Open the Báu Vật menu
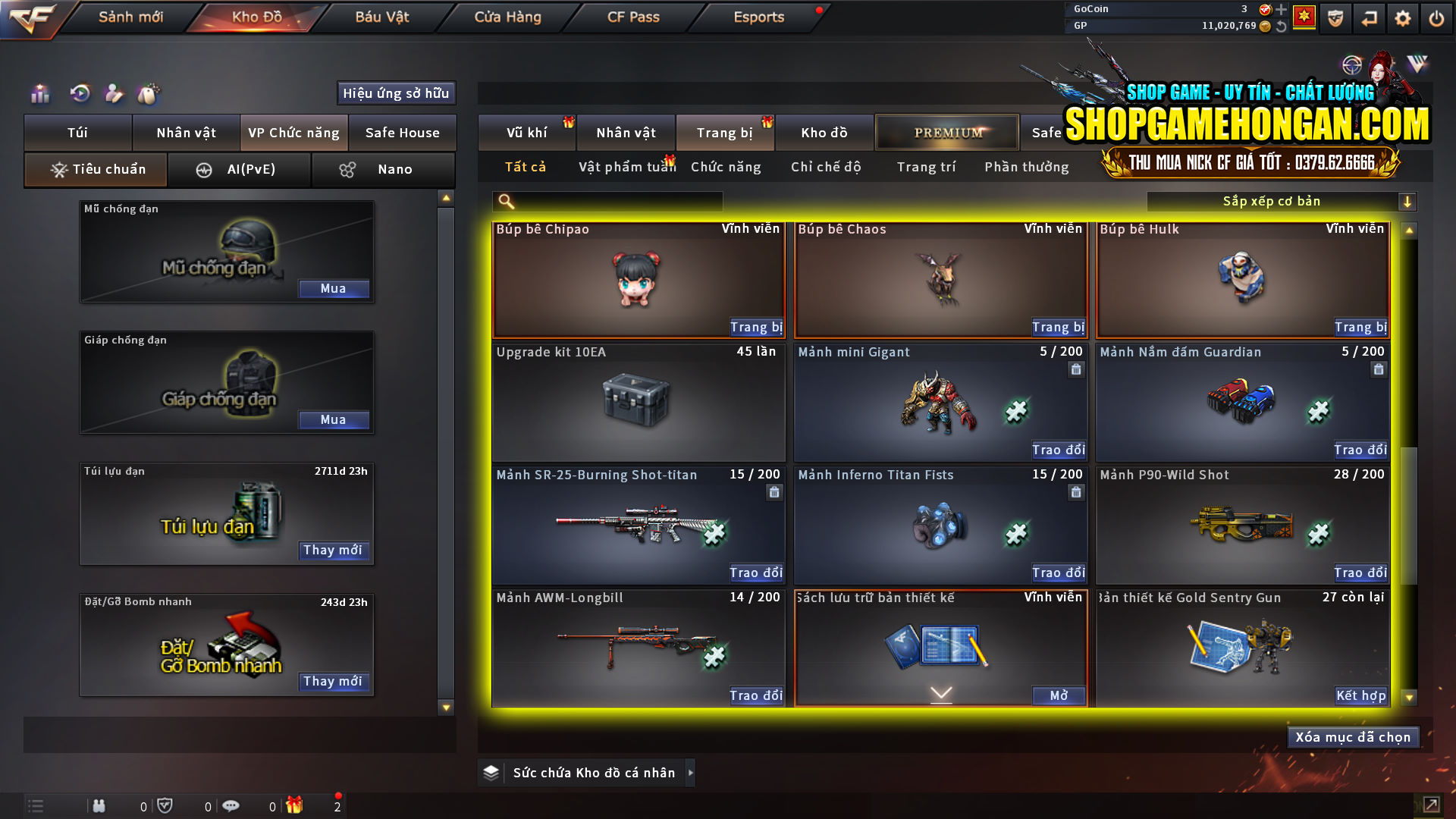 coord(381,17)
